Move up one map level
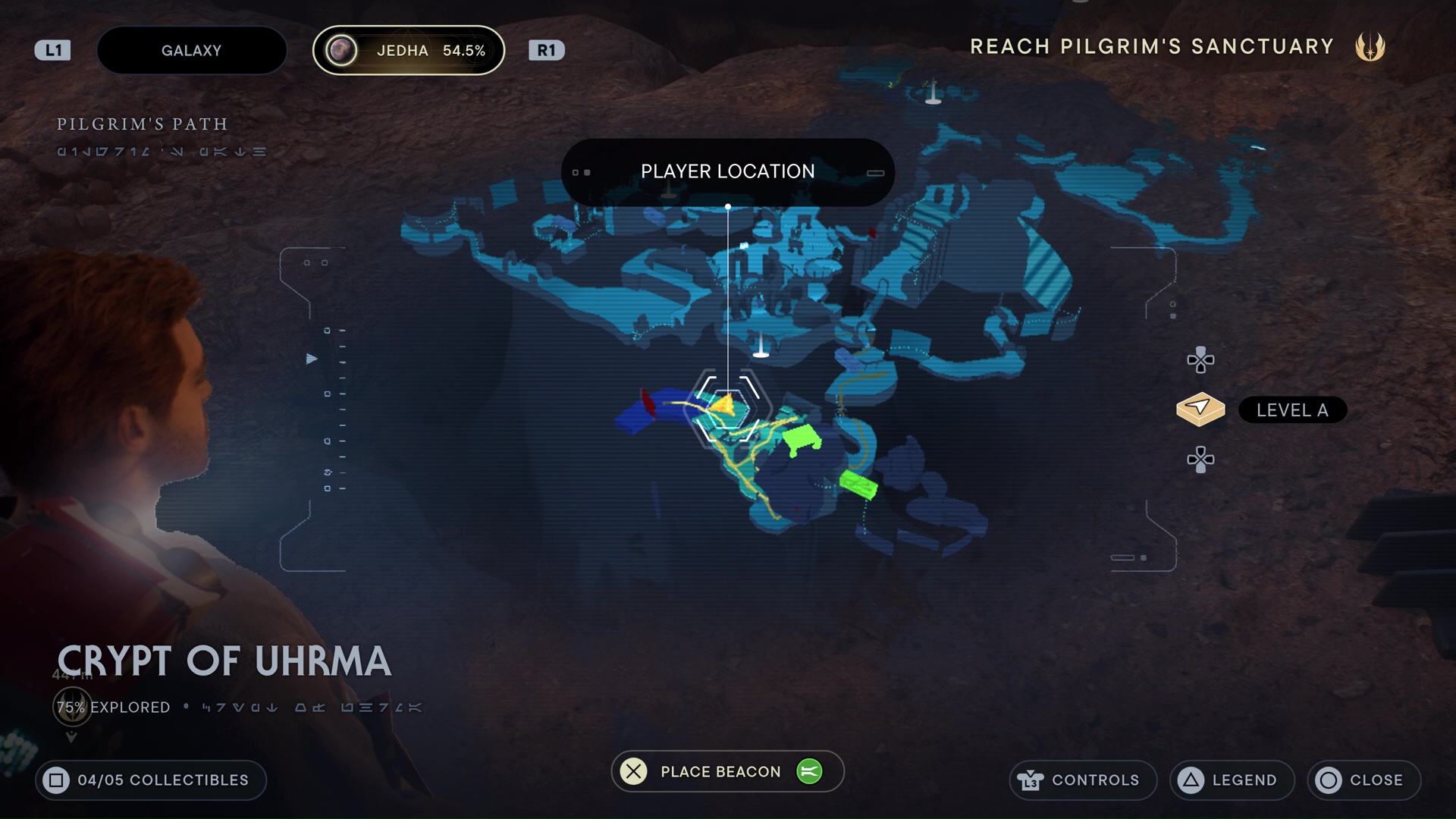Viewport: 1456px width, 819px height. pos(1200,360)
